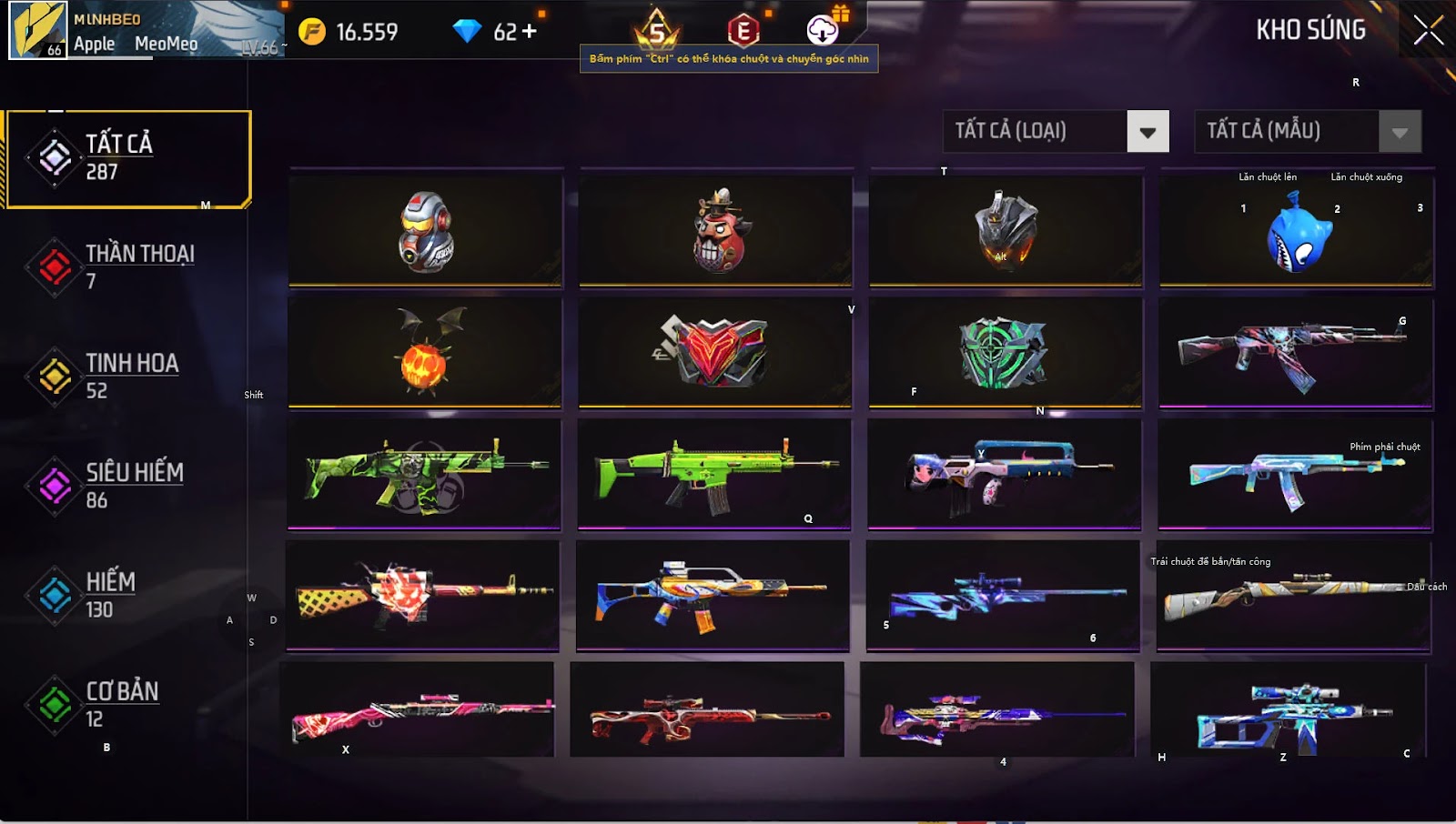This screenshot has width=1456, height=824.
Task: Open the Tất Cả (Loại) type dropdown
Action: pyautogui.click(x=1148, y=132)
